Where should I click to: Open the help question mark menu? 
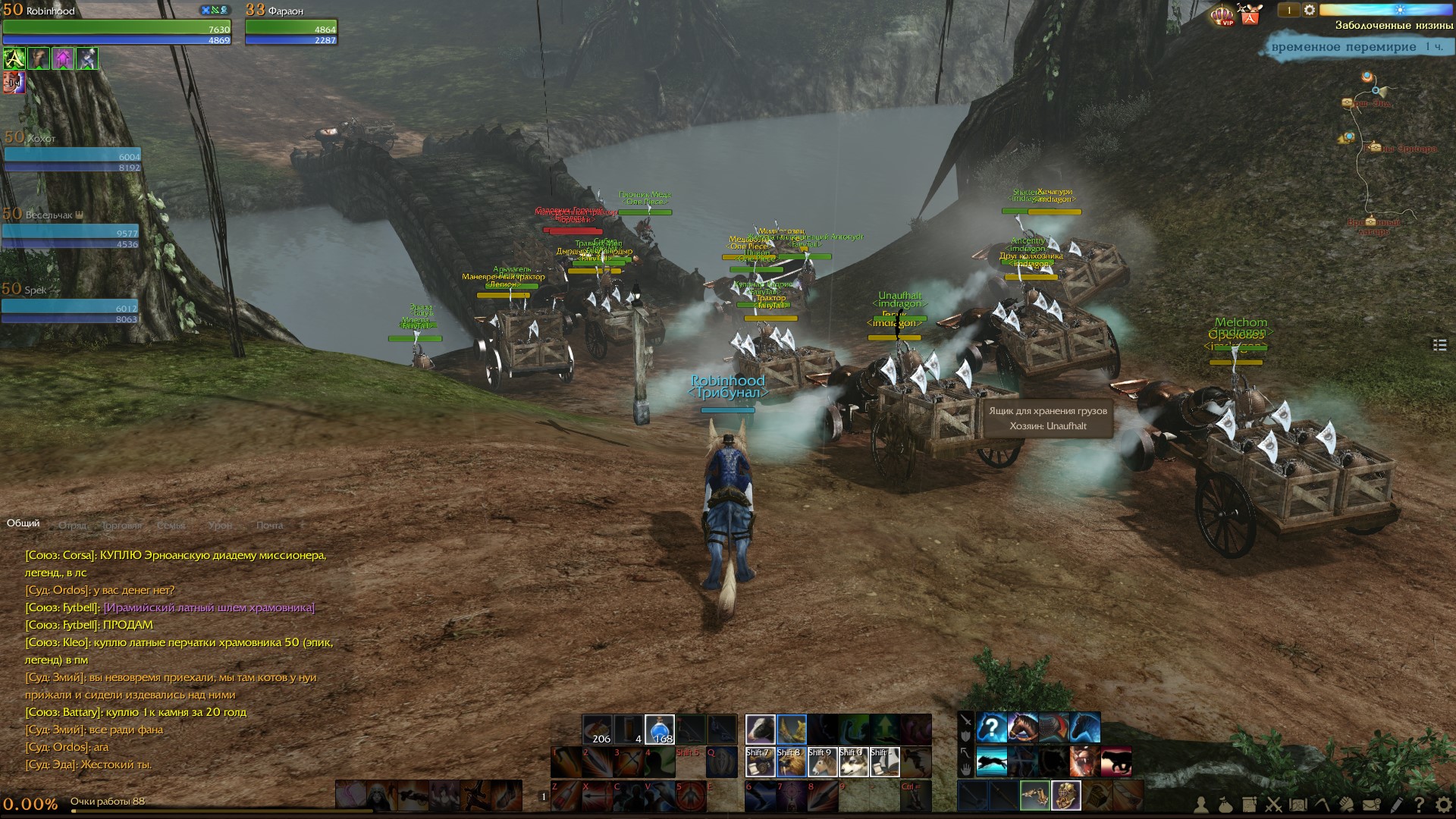(1419, 805)
